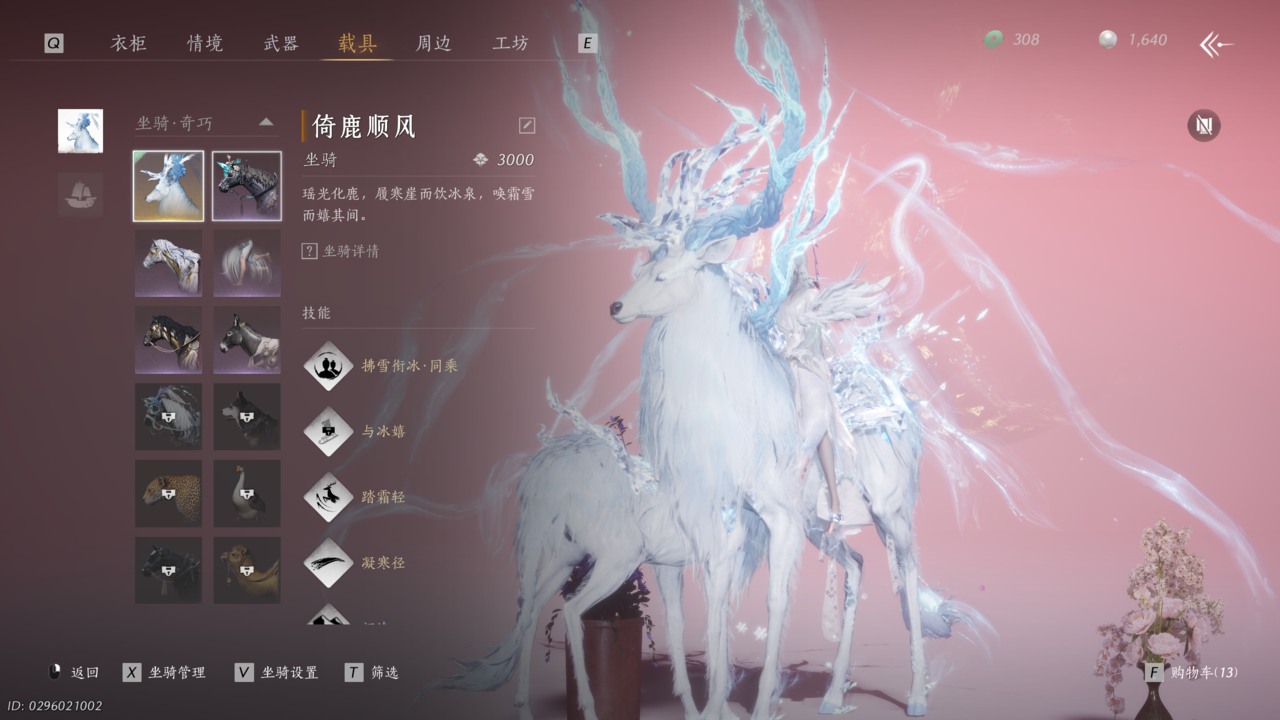Screen dimensions: 1280x720
Task: Click the edit icon beside 倚鹿顺风
Action: (x=527, y=125)
